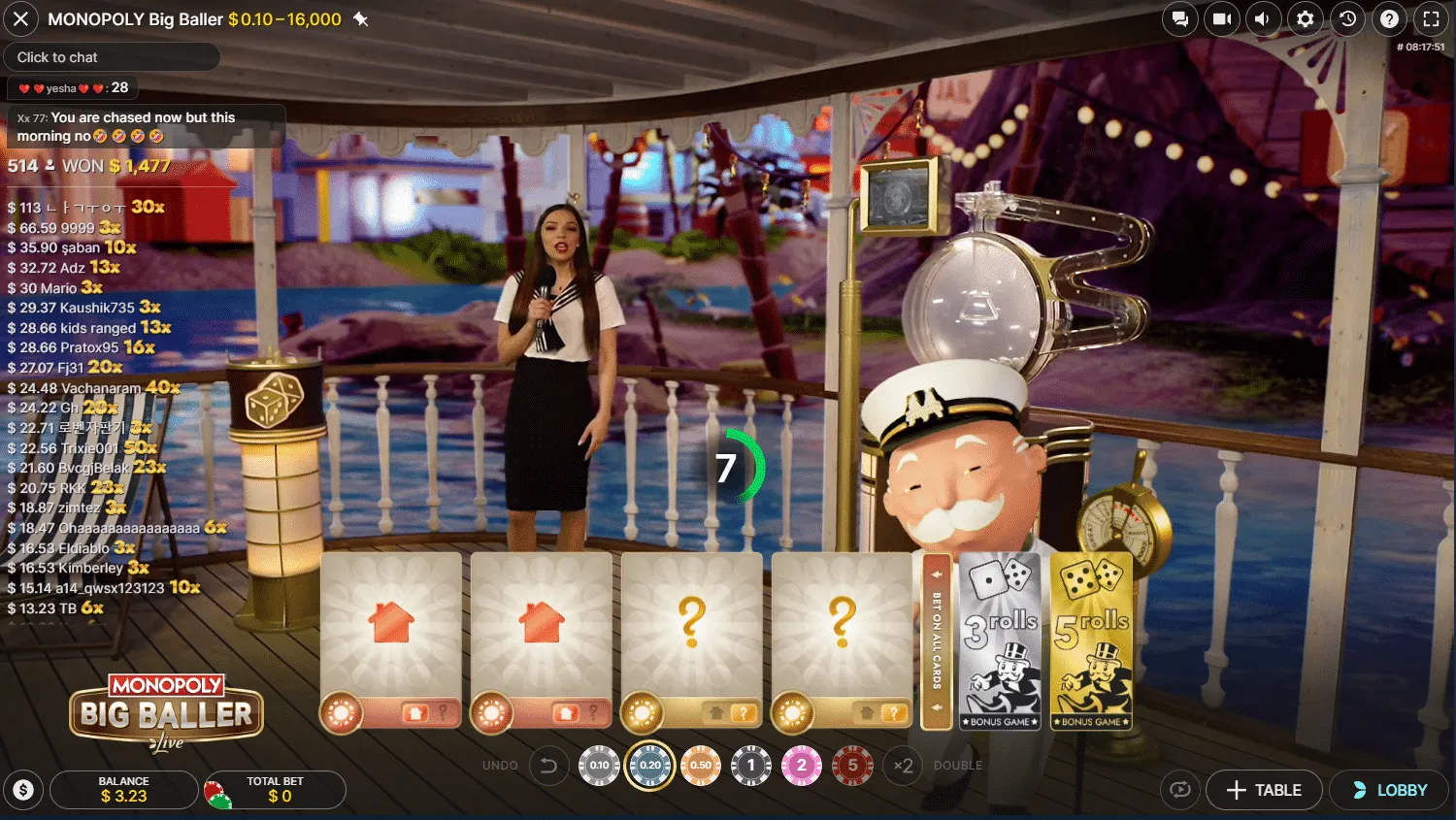Image resolution: width=1456 pixels, height=820 pixels.
Task: Close the Monopoly Big Baller game
Action: (x=21, y=18)
